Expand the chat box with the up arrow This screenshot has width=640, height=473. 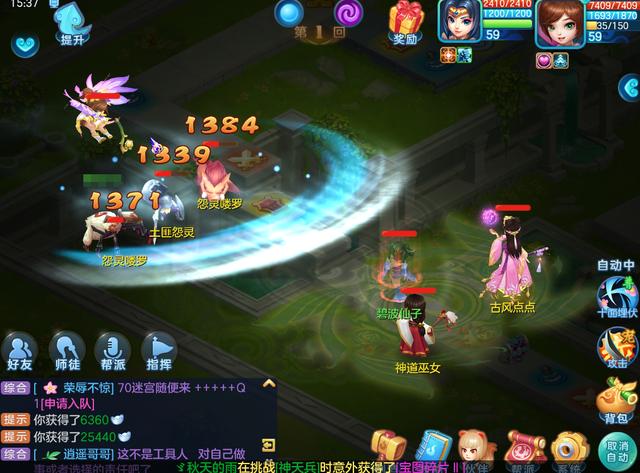click(268, 387)
